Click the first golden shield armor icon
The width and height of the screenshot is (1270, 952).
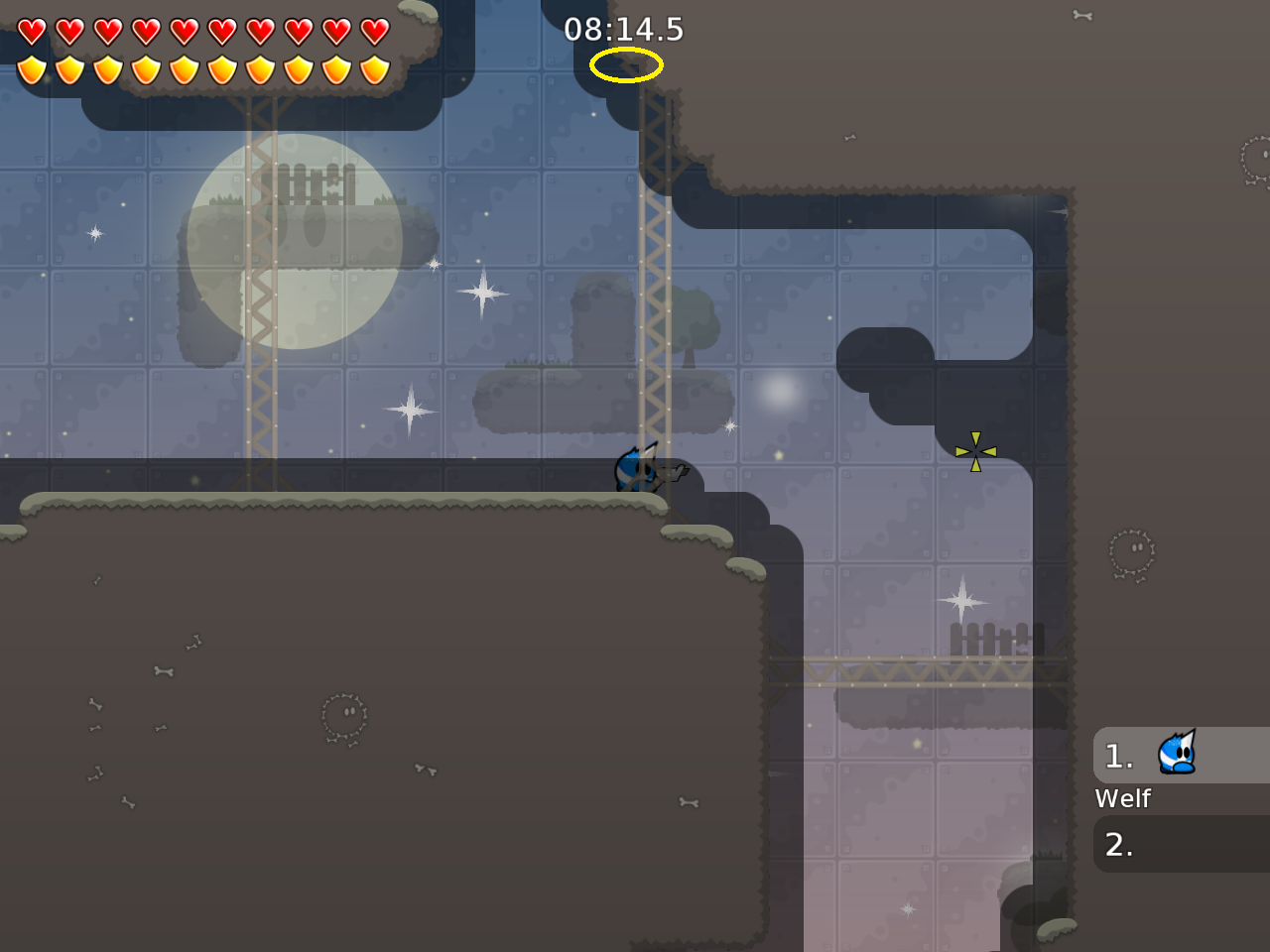[30, 67]
